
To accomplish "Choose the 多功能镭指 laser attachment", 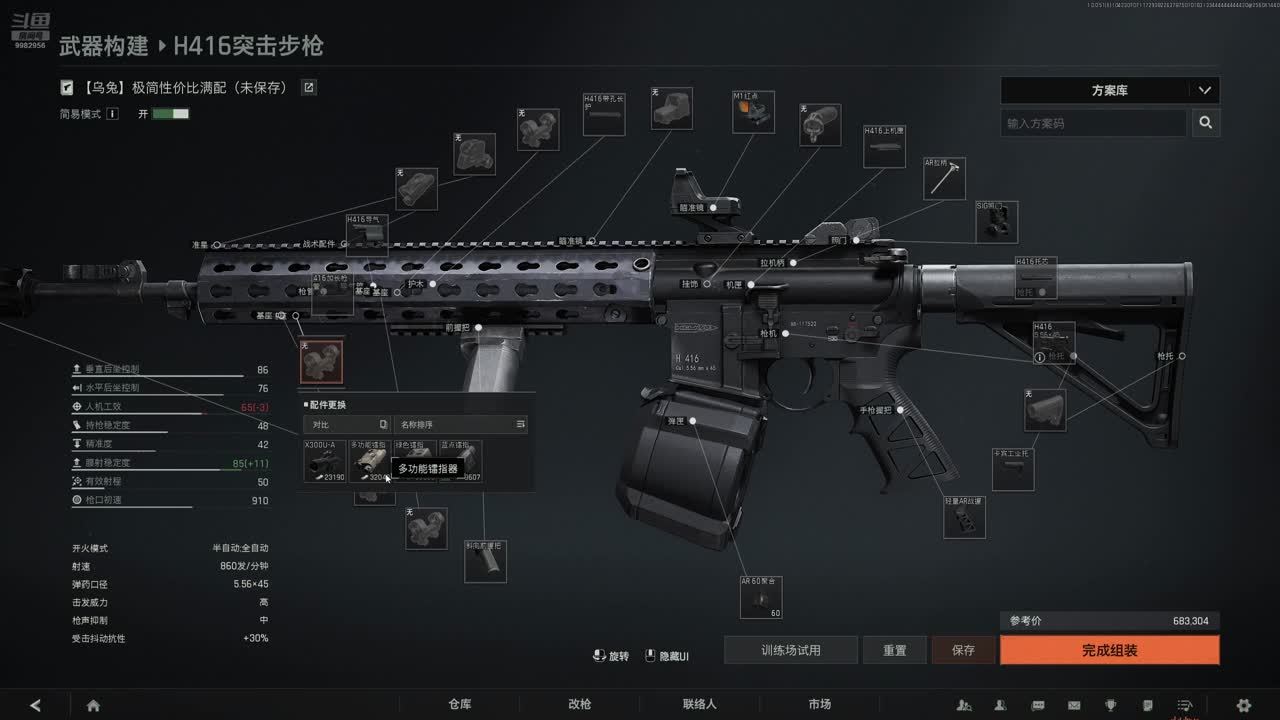I will [x=370, y=461].
